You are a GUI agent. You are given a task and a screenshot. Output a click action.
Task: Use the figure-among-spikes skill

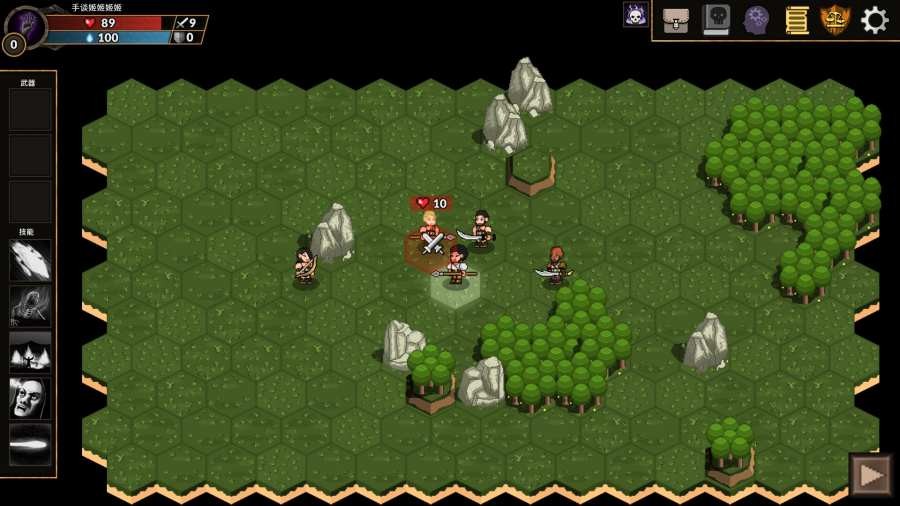[30, 352]
